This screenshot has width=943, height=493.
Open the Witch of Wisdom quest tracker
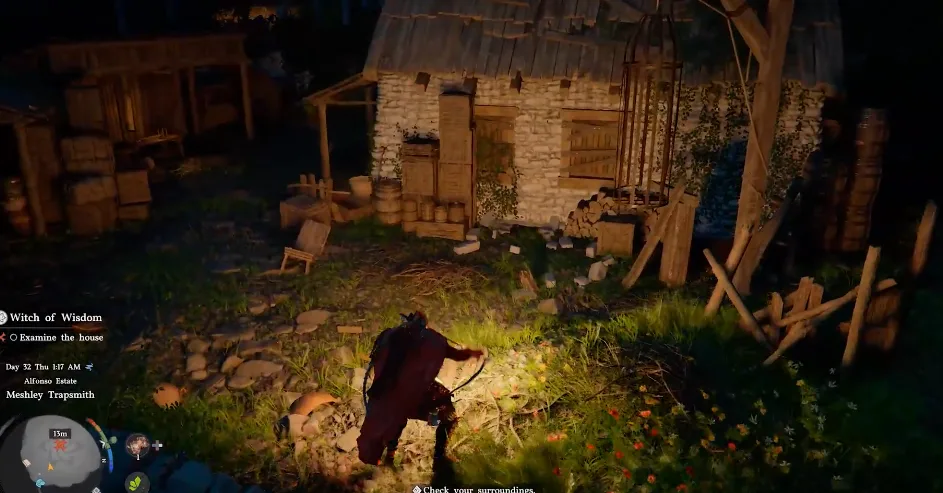click(56, 318)
